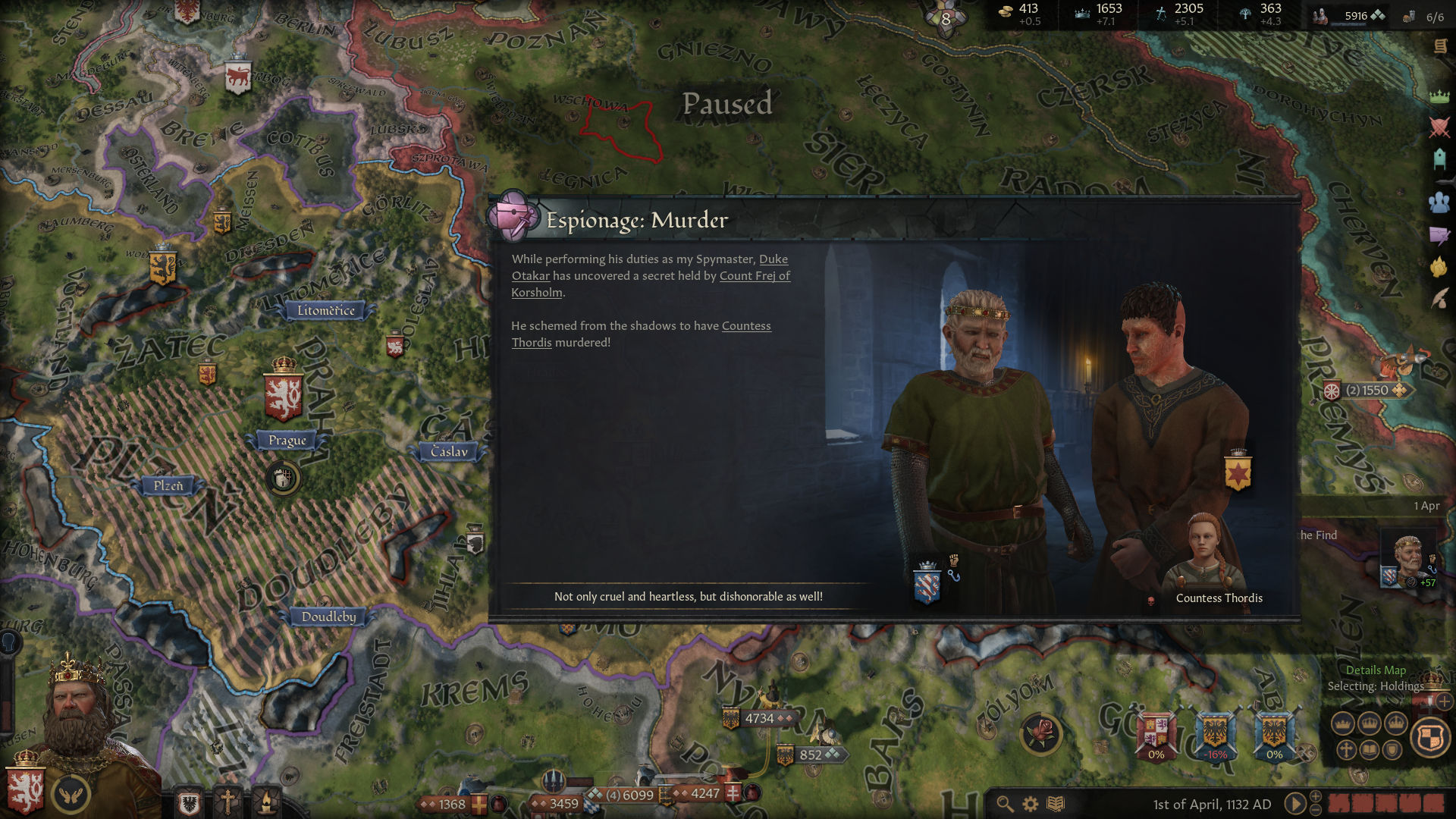
Task: Open Duke Otakar's character link
Action: [773, 259]
